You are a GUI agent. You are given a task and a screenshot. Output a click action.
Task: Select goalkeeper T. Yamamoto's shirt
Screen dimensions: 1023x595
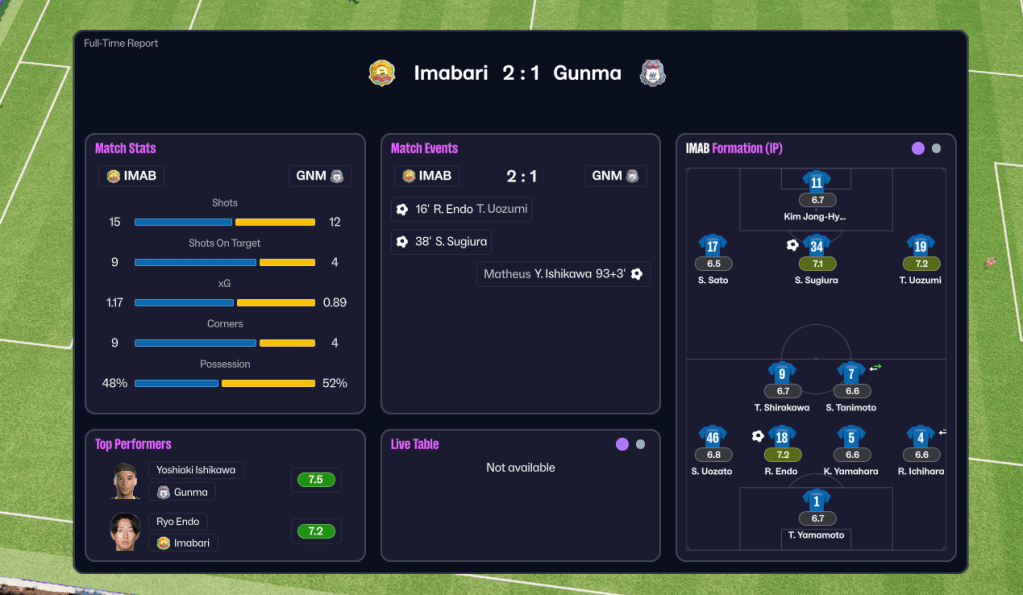click(x=817, y=501)
